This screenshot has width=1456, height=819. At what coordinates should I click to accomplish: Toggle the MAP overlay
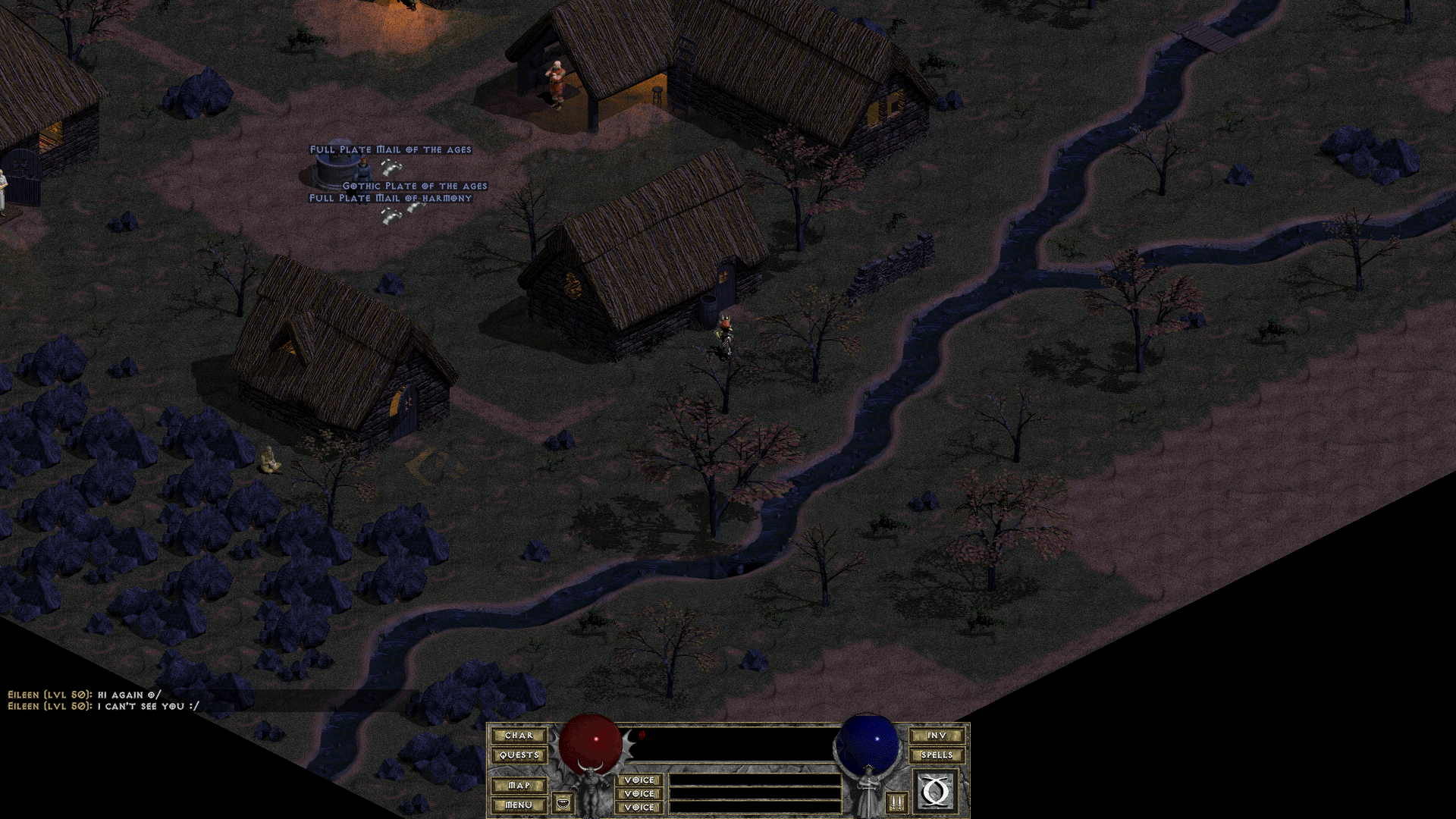click(519, 786)
